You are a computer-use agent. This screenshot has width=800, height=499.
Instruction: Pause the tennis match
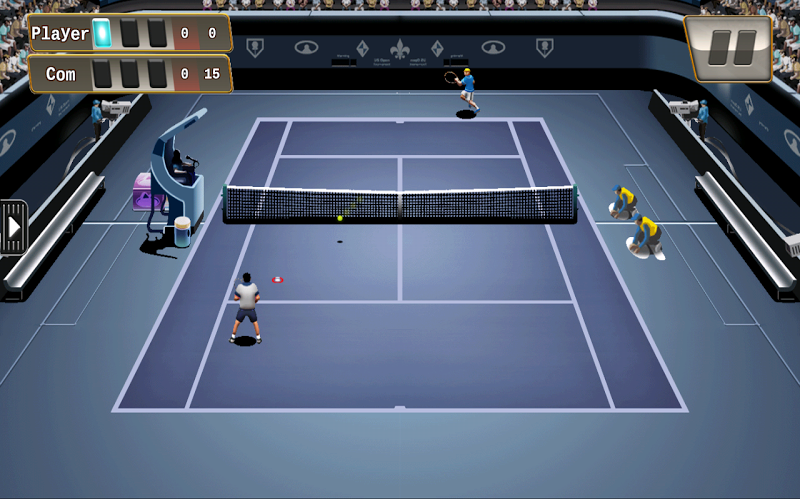(727, 48)
